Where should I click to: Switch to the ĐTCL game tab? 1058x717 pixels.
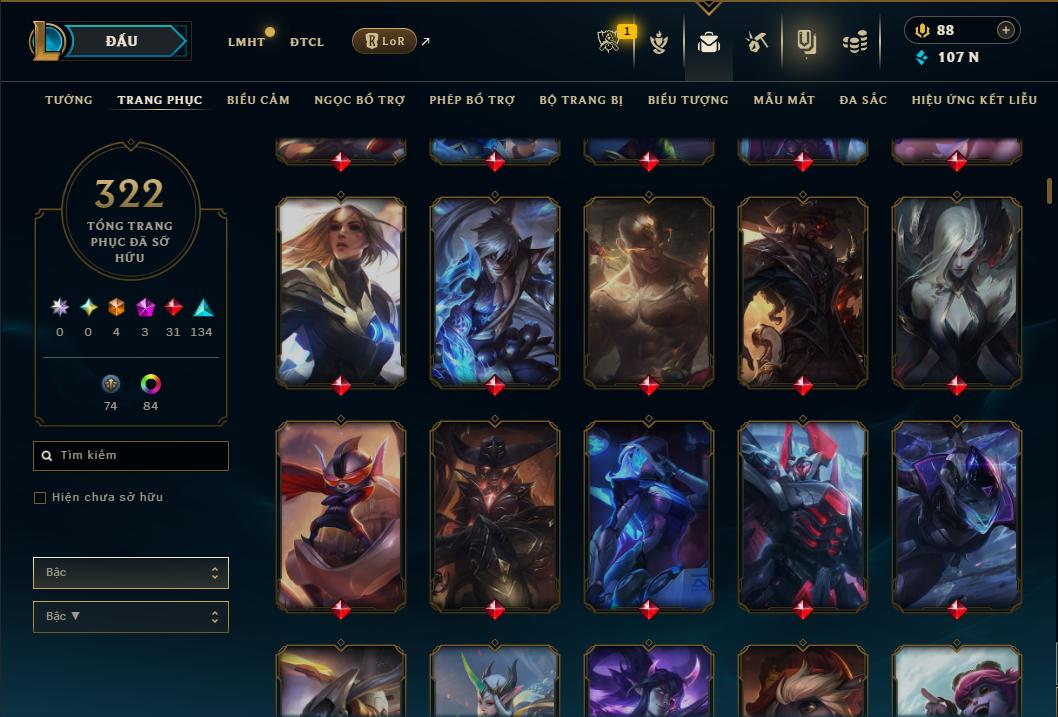(307, 42)
